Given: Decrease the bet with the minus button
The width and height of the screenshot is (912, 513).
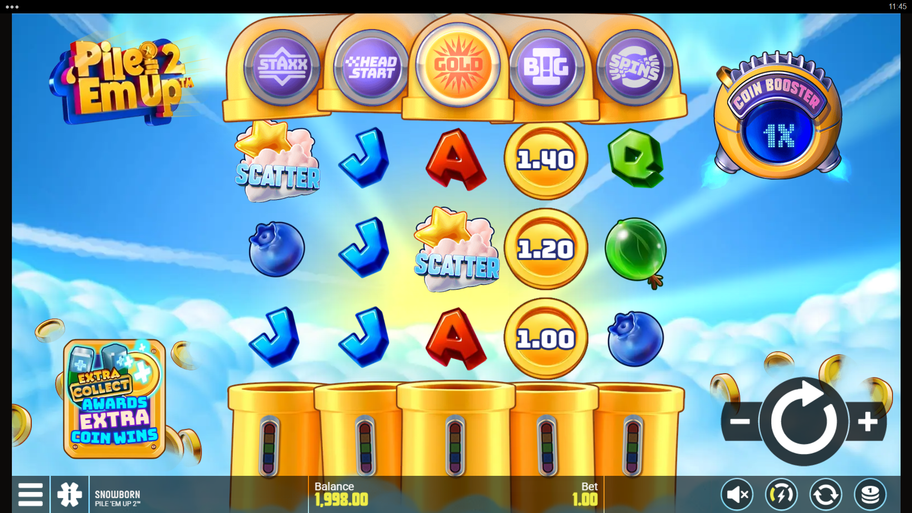Looking at the screenshot, I should click(x=740, y=422).
